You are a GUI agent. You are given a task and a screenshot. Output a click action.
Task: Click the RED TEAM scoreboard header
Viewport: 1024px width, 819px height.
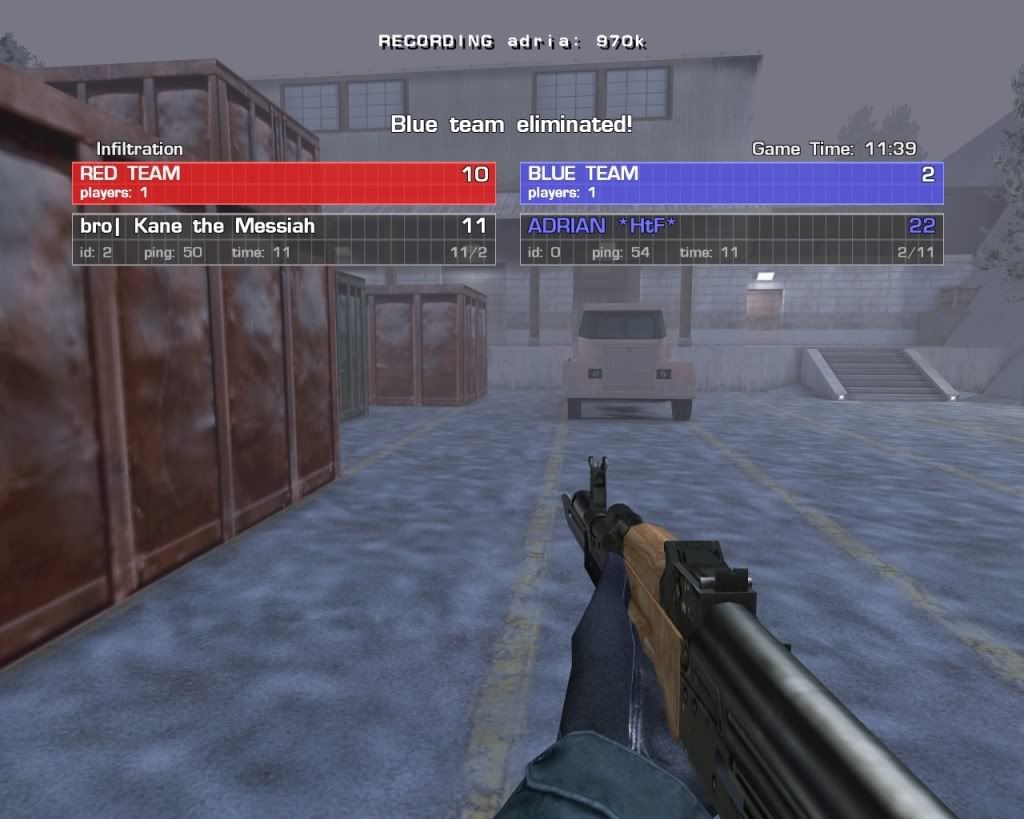pyautogui.click(x=283, y=182)
